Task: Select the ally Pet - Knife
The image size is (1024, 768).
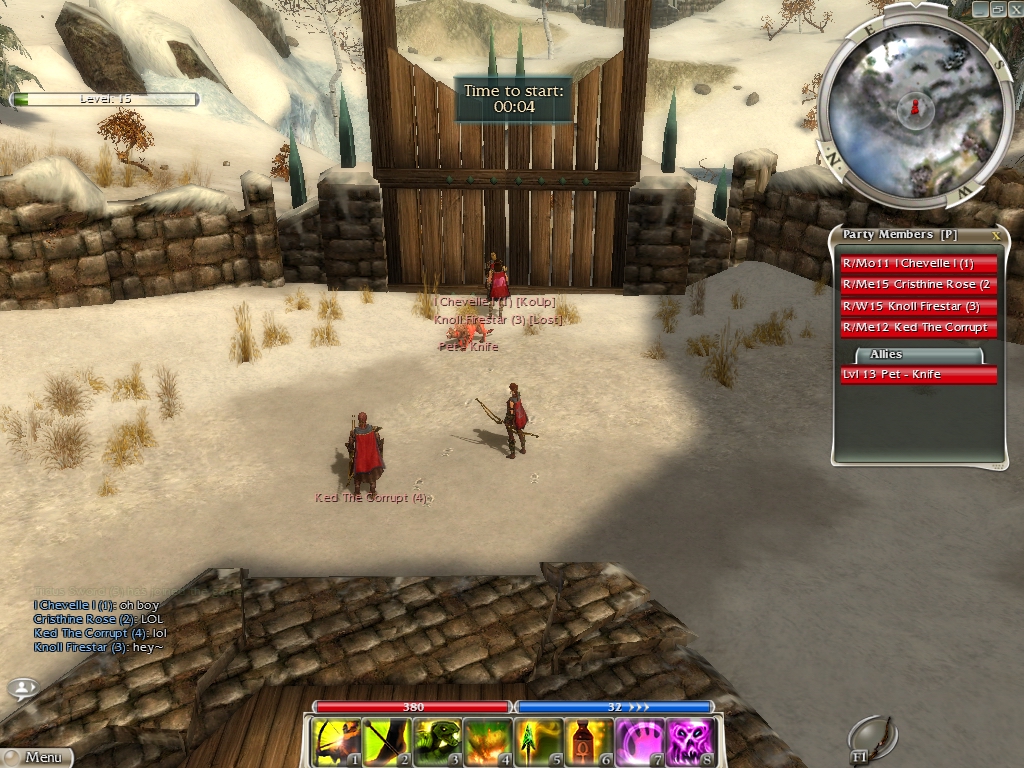Action: point(919,374)
